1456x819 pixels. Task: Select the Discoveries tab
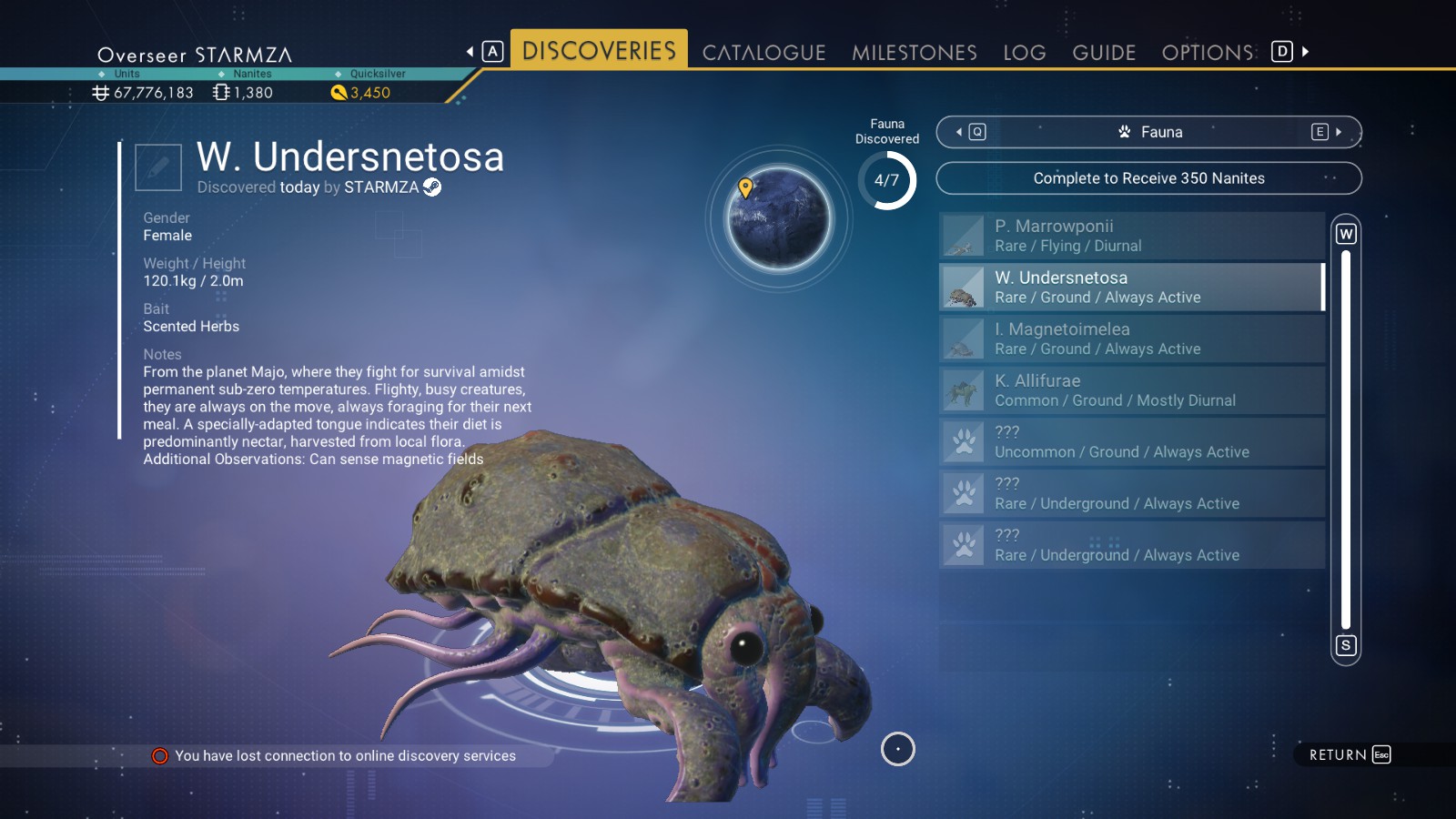pos(599,51)
